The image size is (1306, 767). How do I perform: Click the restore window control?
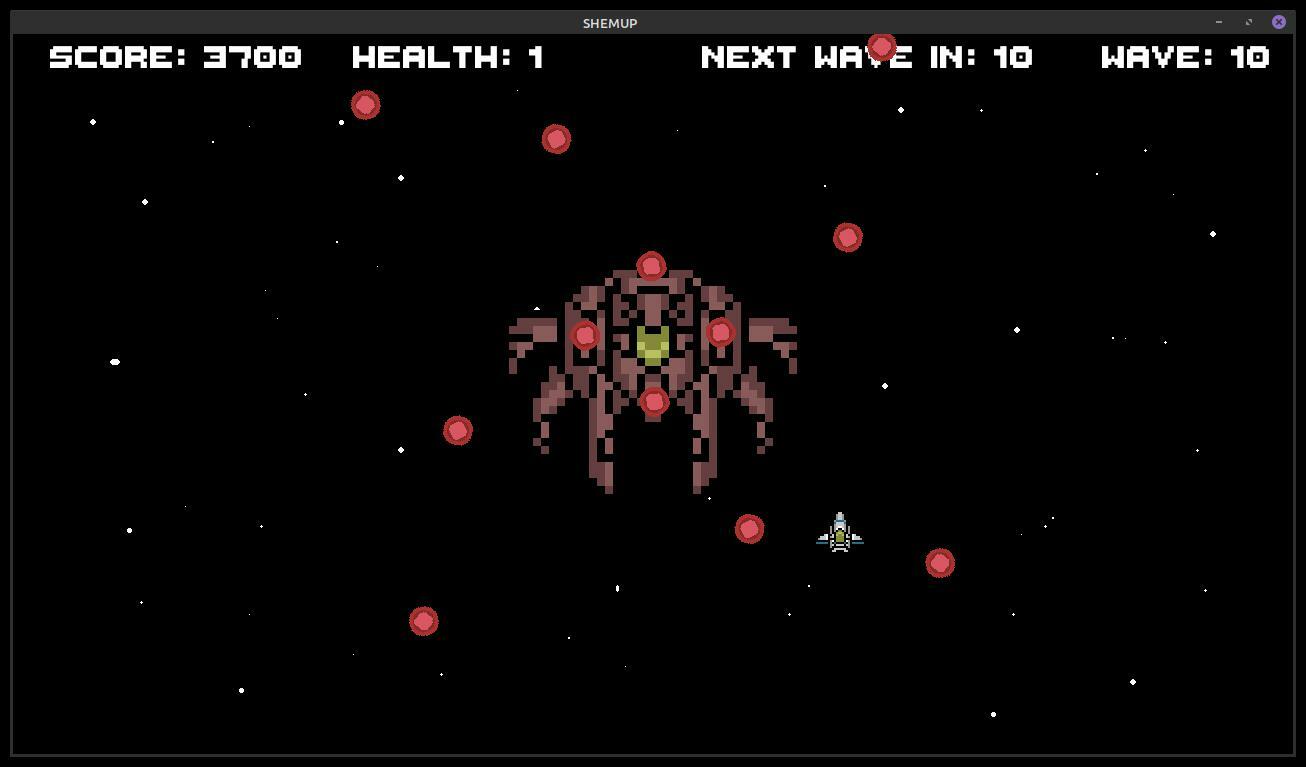1248,21
